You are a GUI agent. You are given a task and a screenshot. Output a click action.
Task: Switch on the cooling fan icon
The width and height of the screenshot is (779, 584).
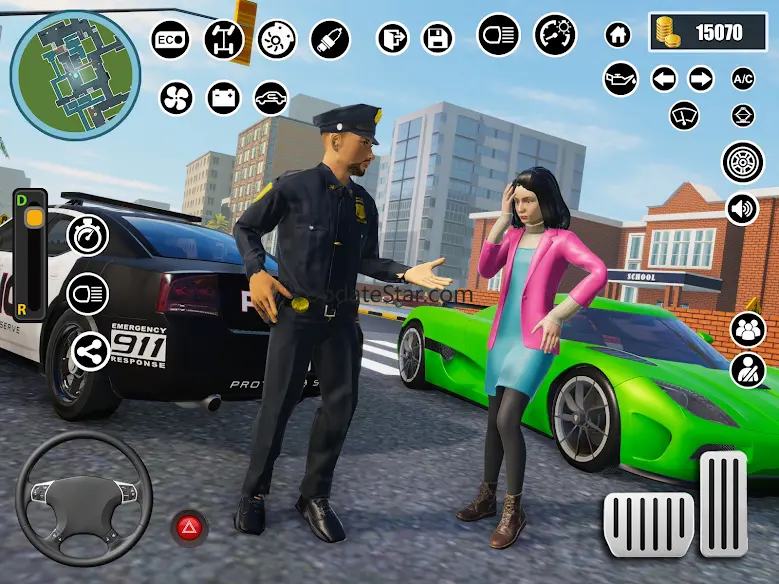(x=176, y=97)
